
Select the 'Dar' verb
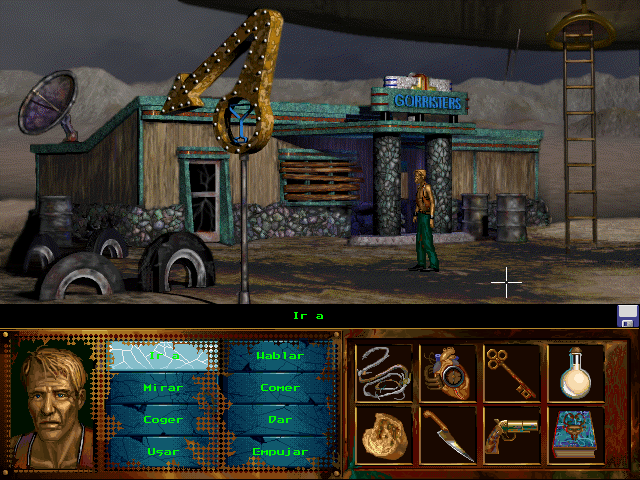tap(279, 419)
